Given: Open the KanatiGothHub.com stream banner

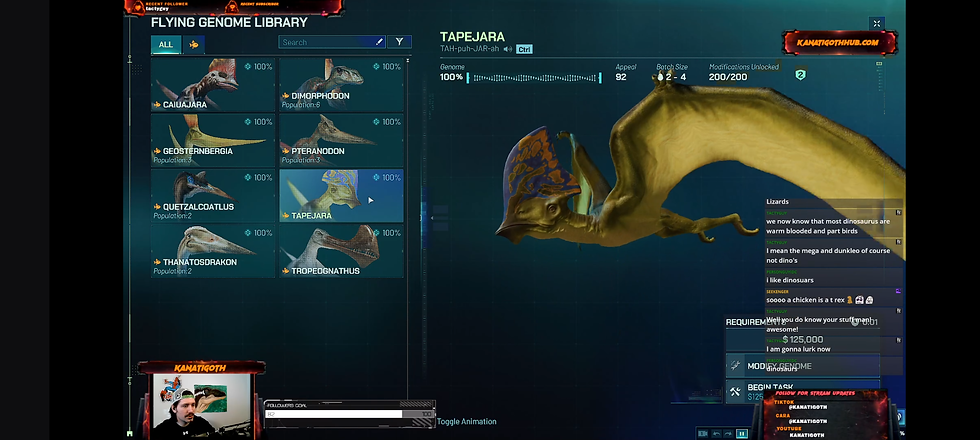Looking at the screenshot, I should coord(839,42).
